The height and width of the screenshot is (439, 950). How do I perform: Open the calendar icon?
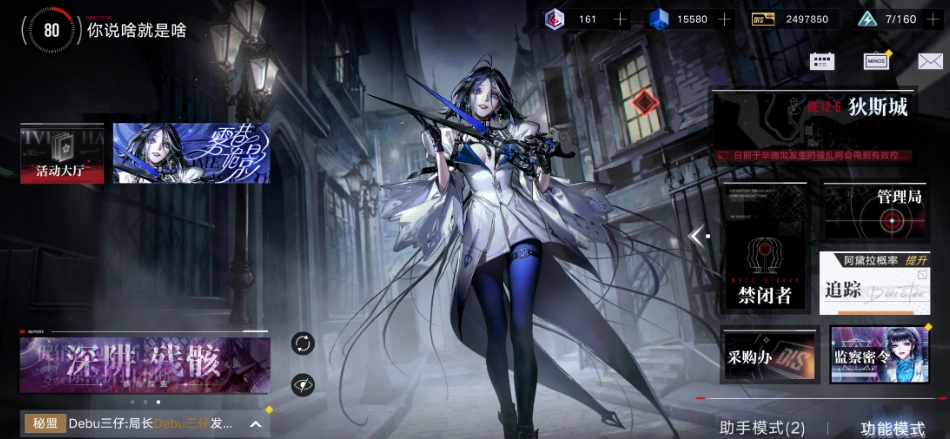pos(822,61)
